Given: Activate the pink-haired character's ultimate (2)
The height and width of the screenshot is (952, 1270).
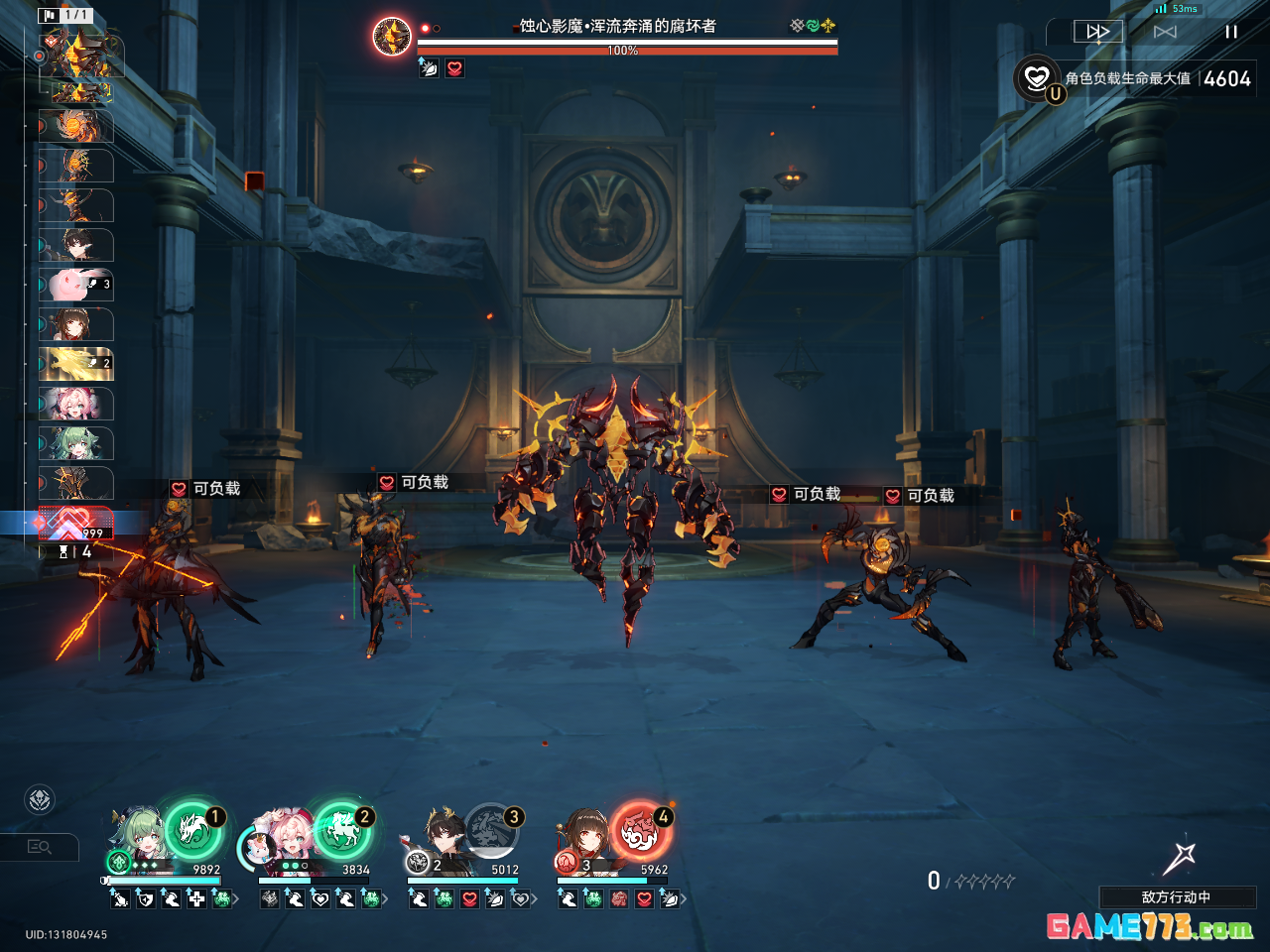Looking at the screenshot, I should click(x=342, y=830).
